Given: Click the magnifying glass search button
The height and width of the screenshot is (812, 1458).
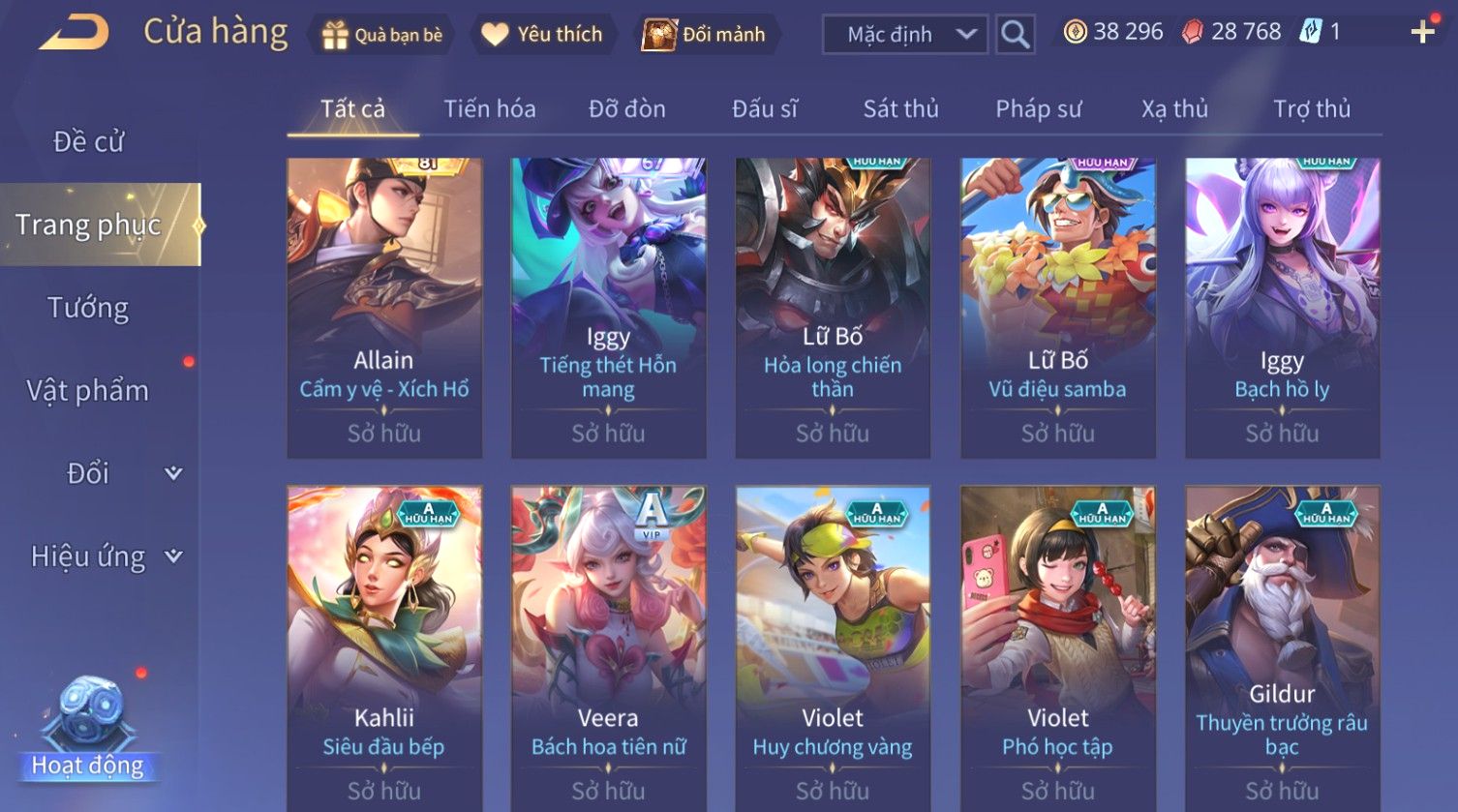Looking at the screenshot, I should (1015, 35).
